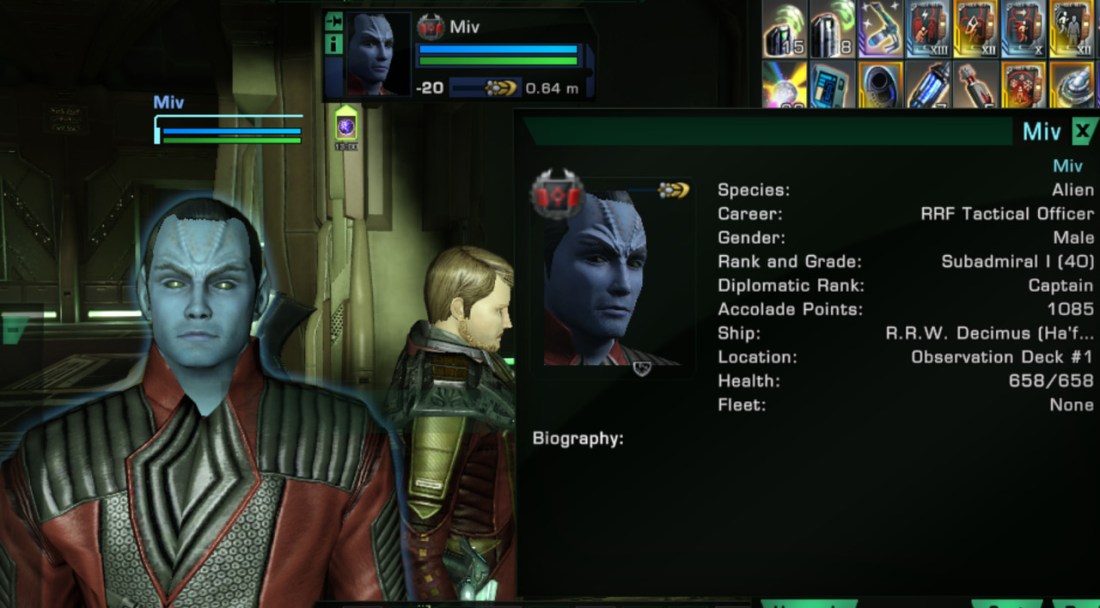Close the Miv info window
This screenshot has height=608, width=1100.
pyautogui.click(x=1083, y=131)
